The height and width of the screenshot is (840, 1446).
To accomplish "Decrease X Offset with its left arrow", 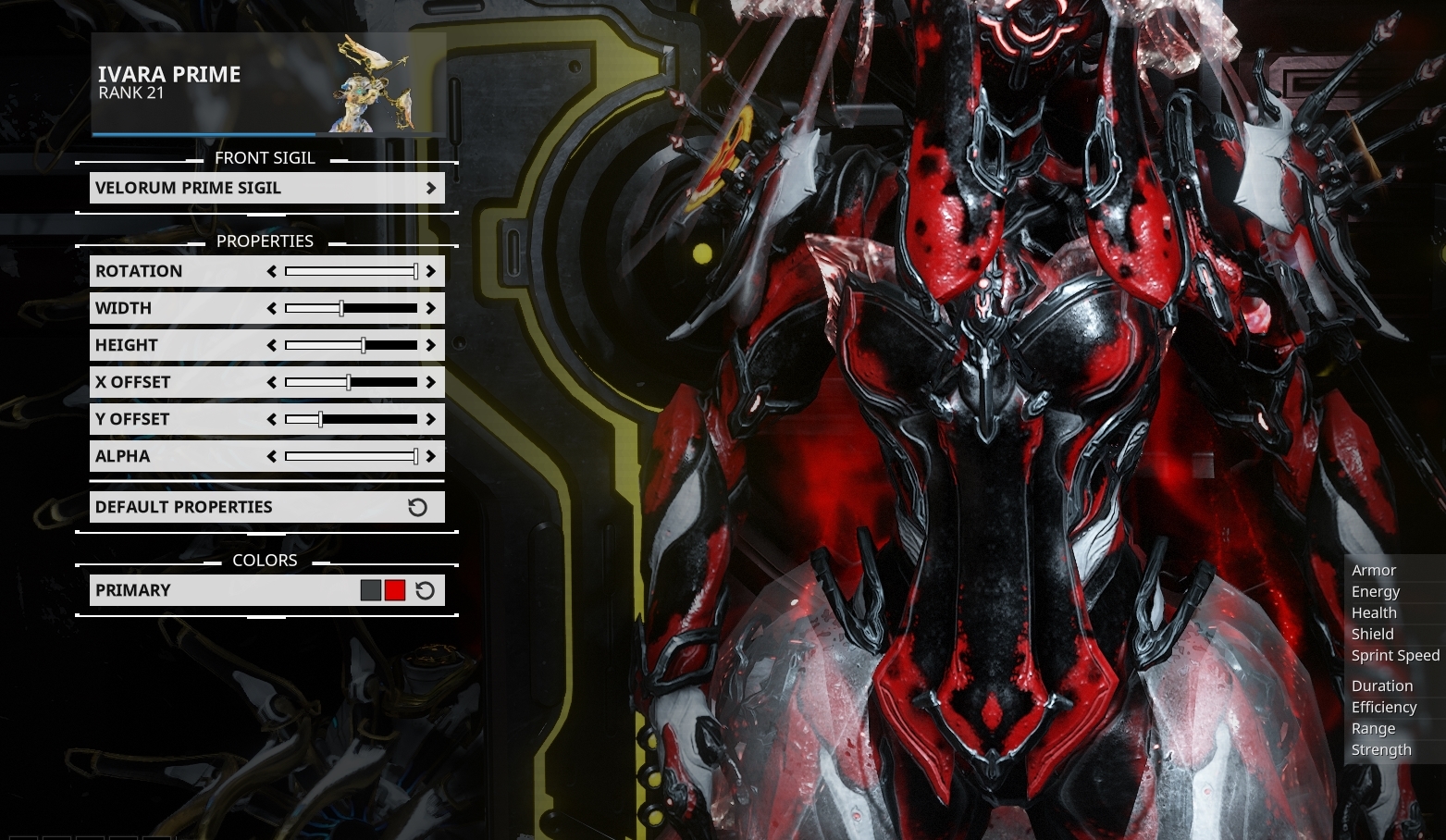I will 272,381.
